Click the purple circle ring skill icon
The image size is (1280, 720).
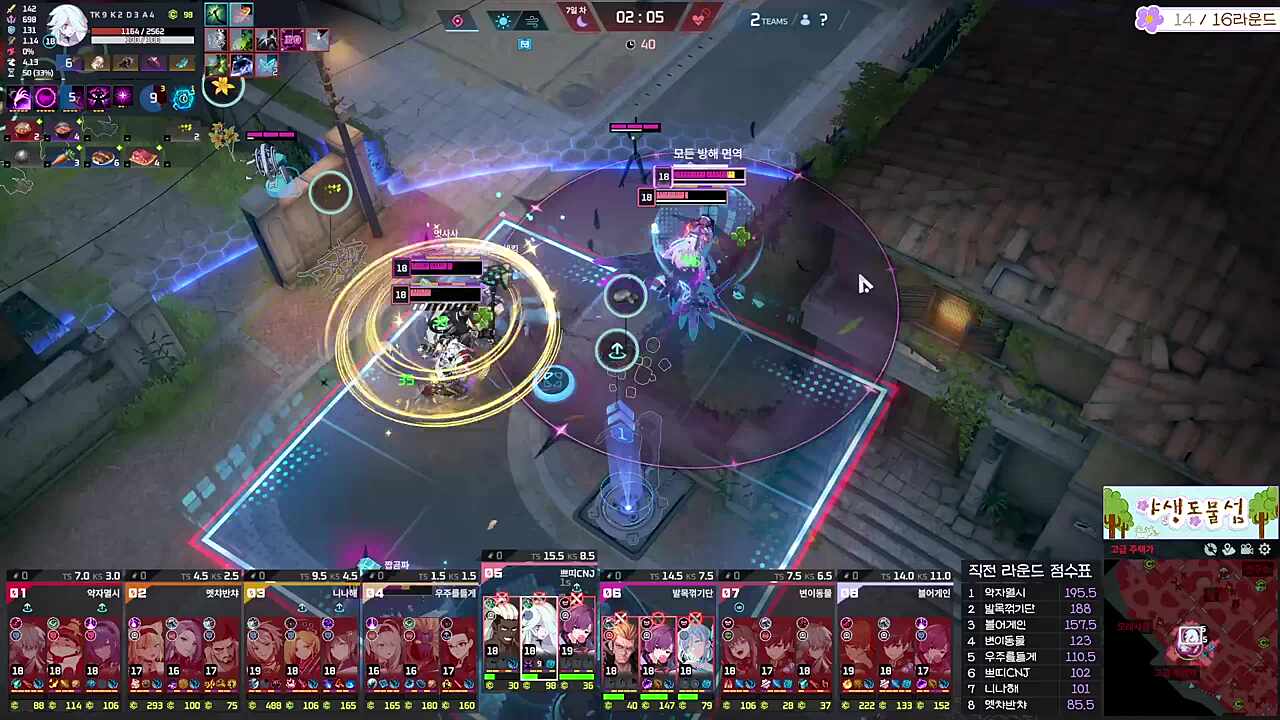[46, 97]
